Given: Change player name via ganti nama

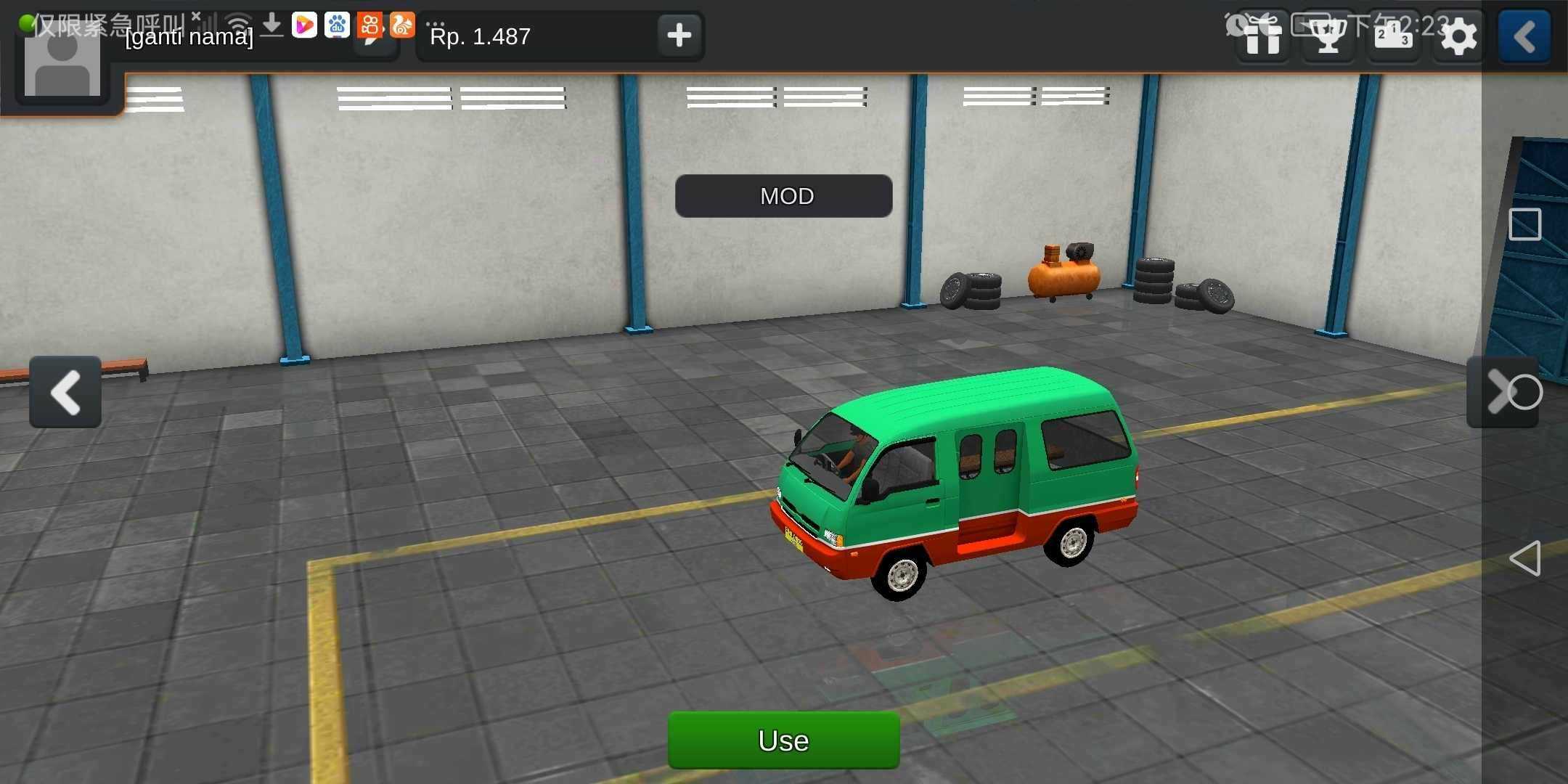Looking at the screenshot, I should coord(189,37).
